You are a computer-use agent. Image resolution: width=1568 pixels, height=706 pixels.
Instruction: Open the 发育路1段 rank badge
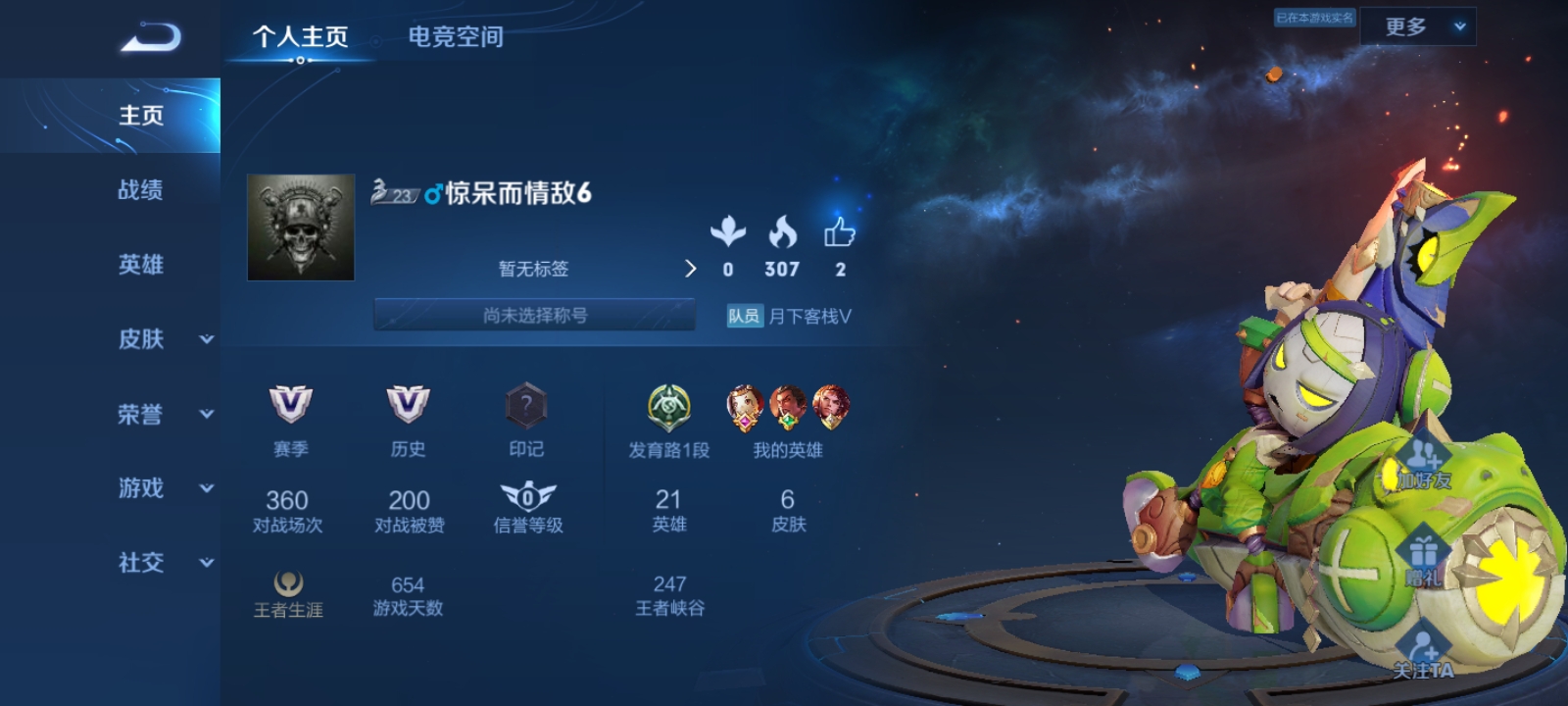point(669,407)
